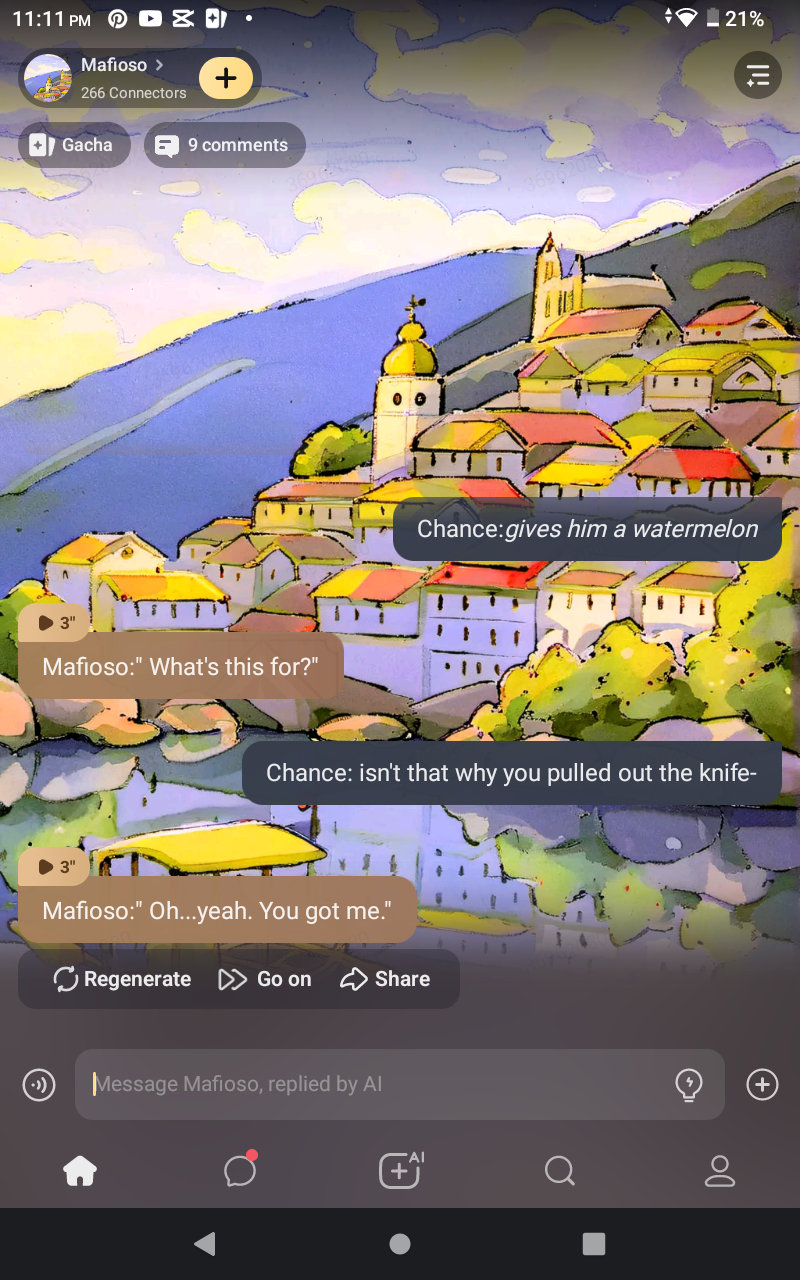Open the plus attachments button beside message box
Viewport: 800px width, 1280px height.
[x=762, y=1084]
